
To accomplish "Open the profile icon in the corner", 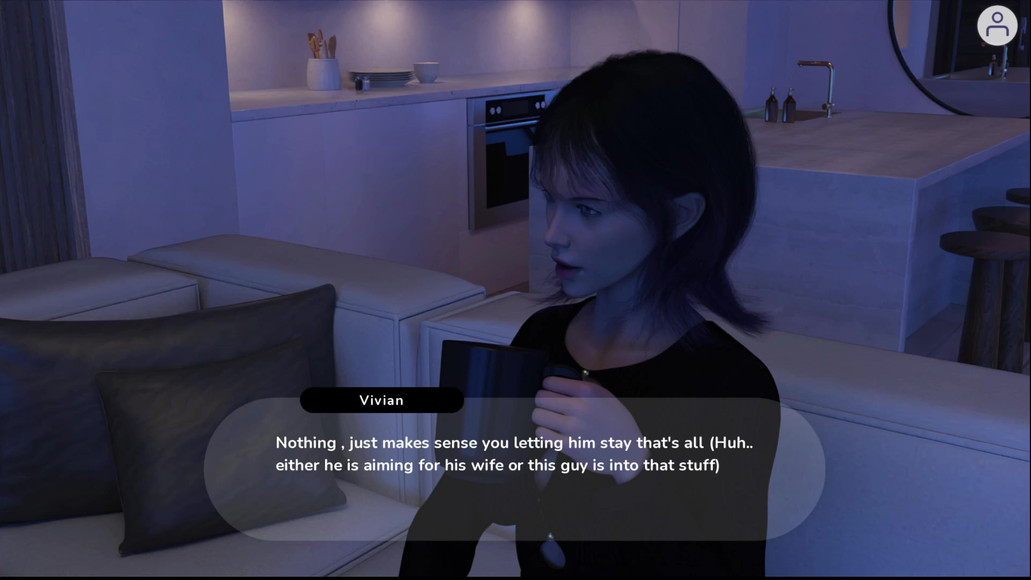I will click(x=996, y=26).
